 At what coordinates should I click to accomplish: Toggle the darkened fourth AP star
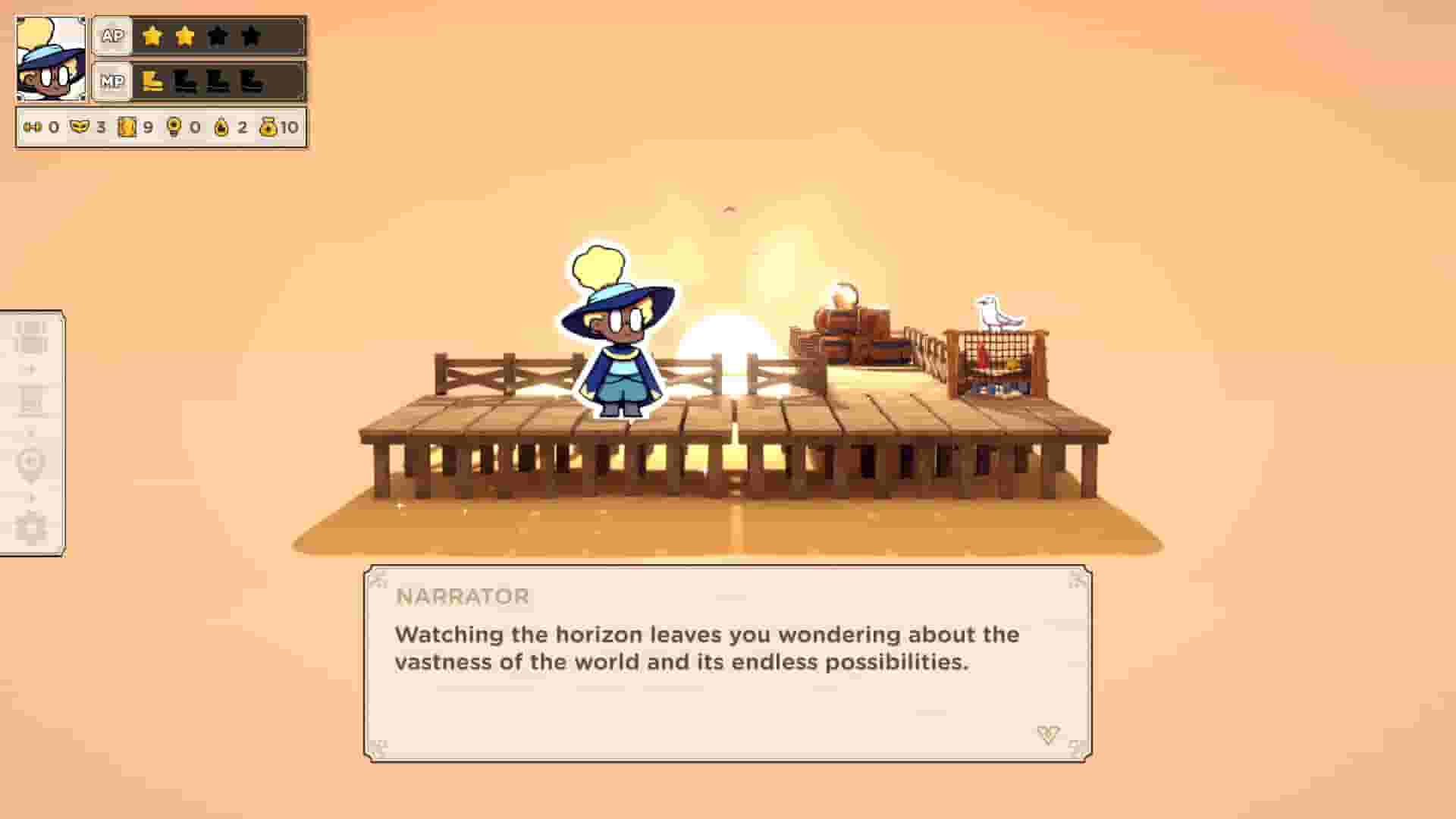click(x=249, y=36)
